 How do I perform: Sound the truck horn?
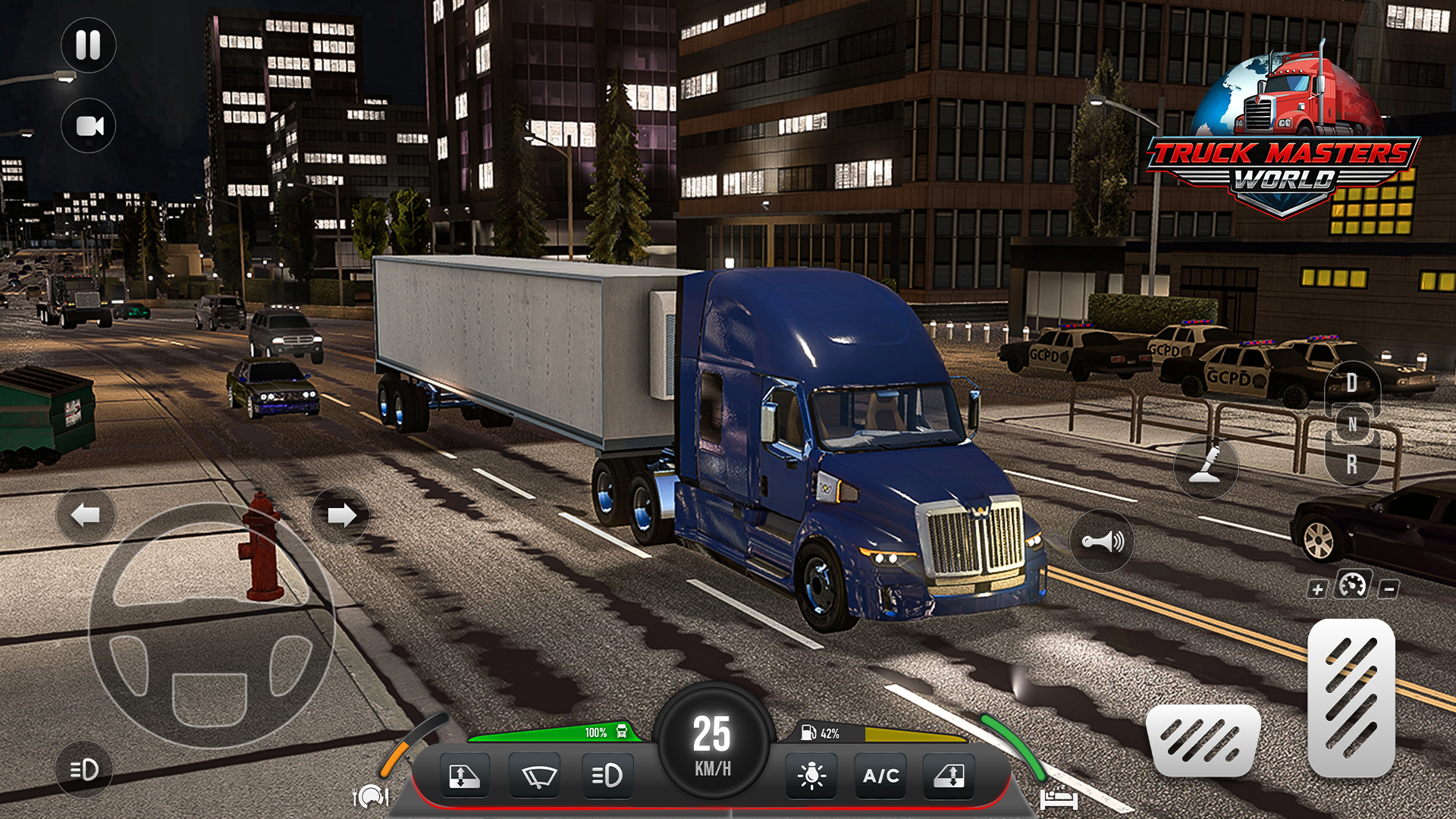click(1102, 541)
